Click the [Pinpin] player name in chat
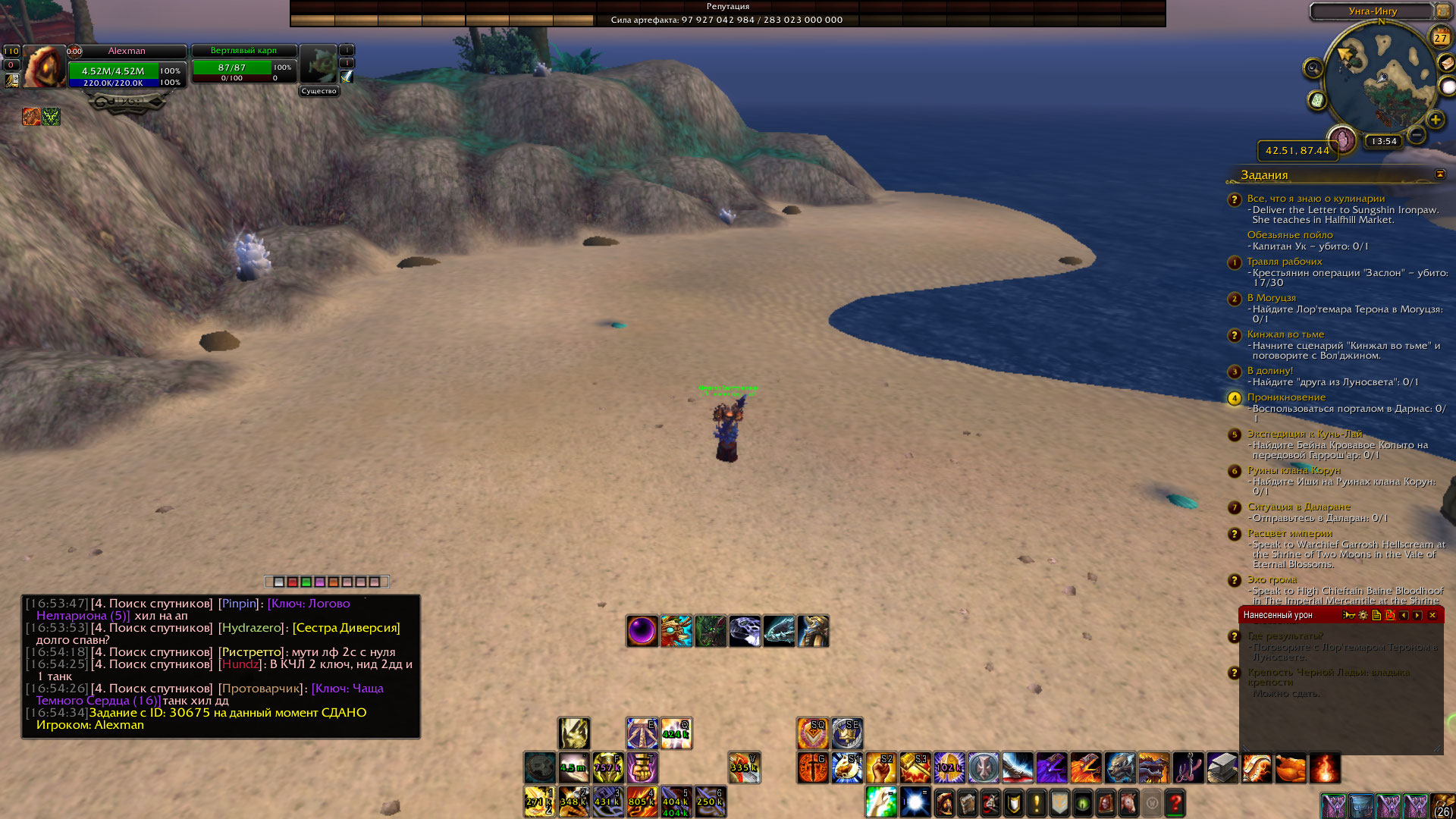The height and width of the screenshot is (819, 1456). tap(239, 604)
